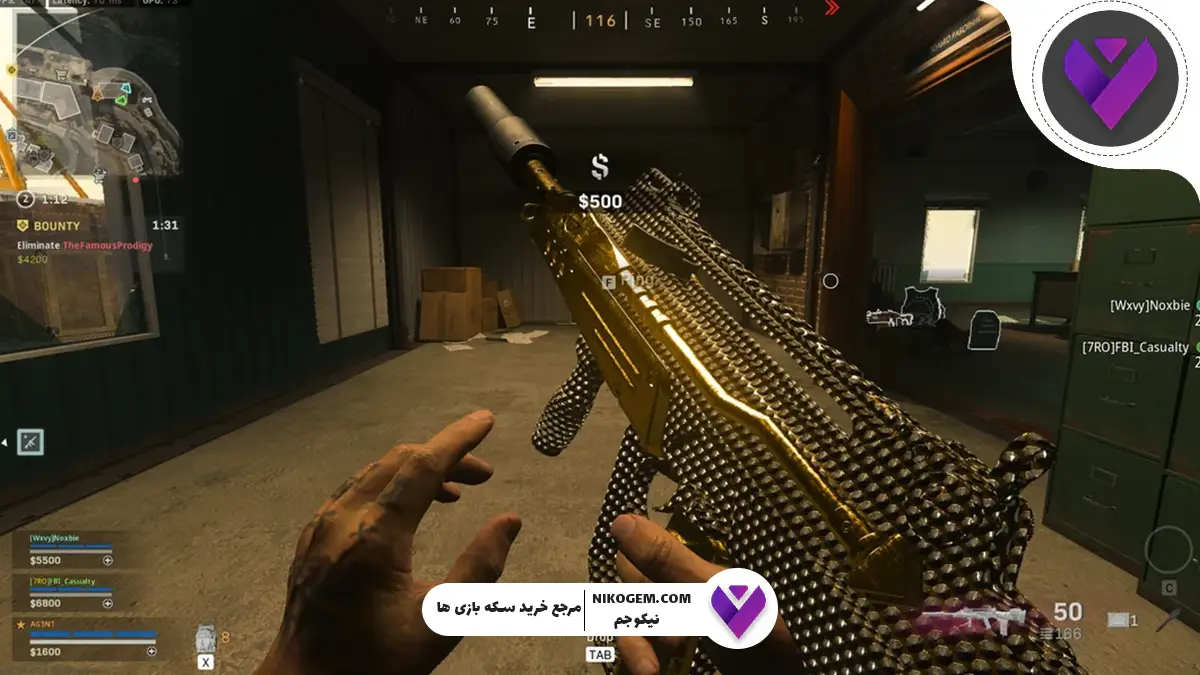Viewport: 1200px width, 675px height.
Task: Click the ping icon at left screen edge
Action: [x=30, y=440]
